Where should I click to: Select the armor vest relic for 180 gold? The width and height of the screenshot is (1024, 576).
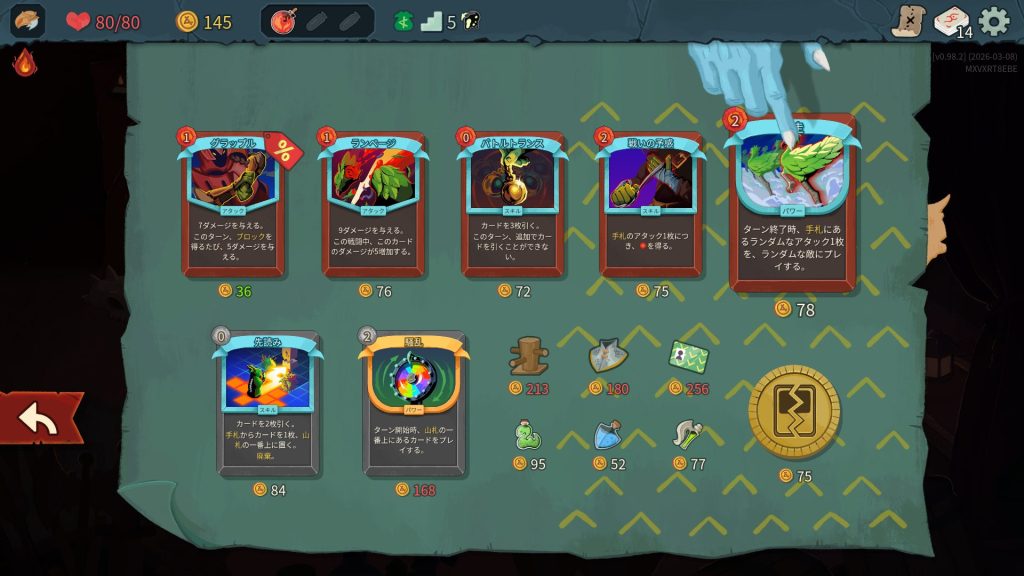(608, 355)
